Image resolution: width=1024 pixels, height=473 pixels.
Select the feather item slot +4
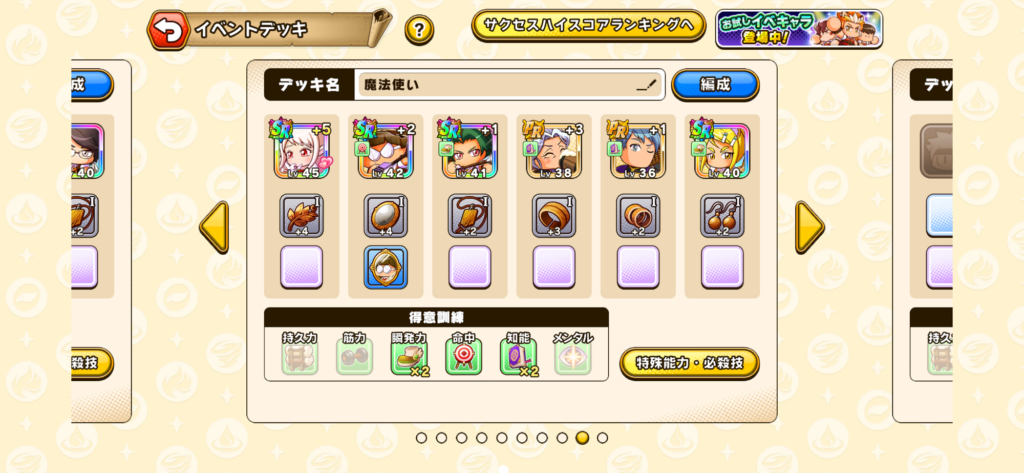click(301, 216)
